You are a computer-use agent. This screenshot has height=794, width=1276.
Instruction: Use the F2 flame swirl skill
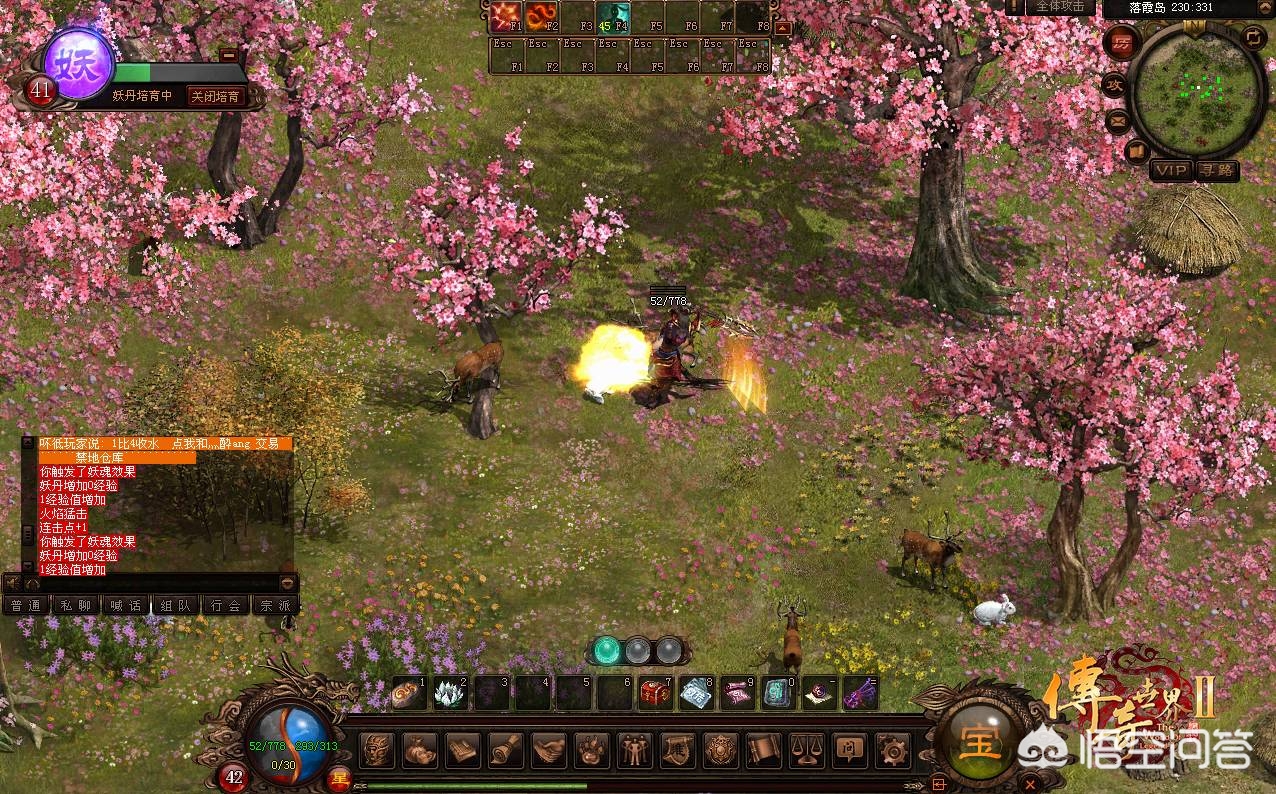click(541, 17)
